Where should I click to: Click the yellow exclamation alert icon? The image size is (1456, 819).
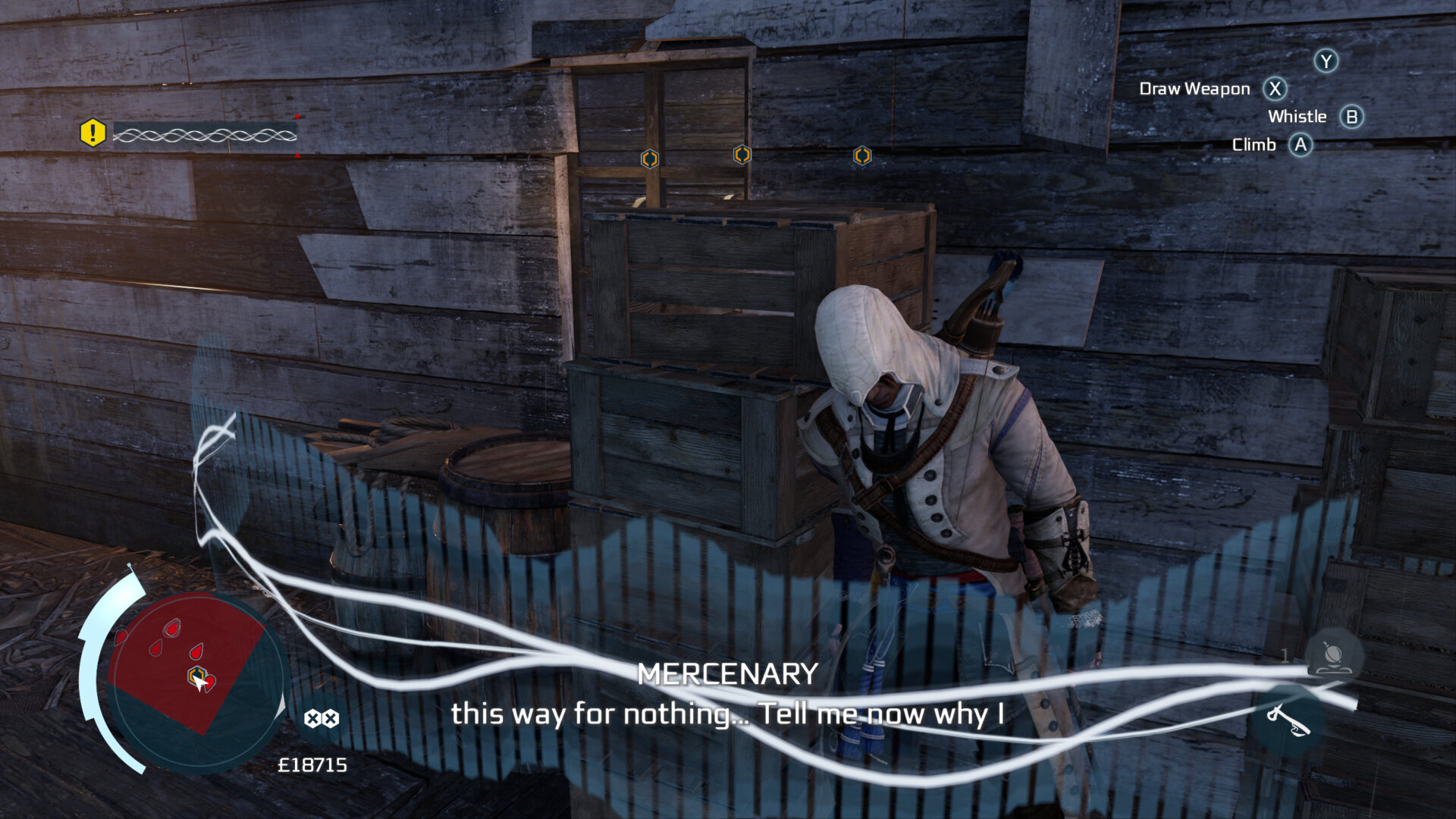coord(93,133)
